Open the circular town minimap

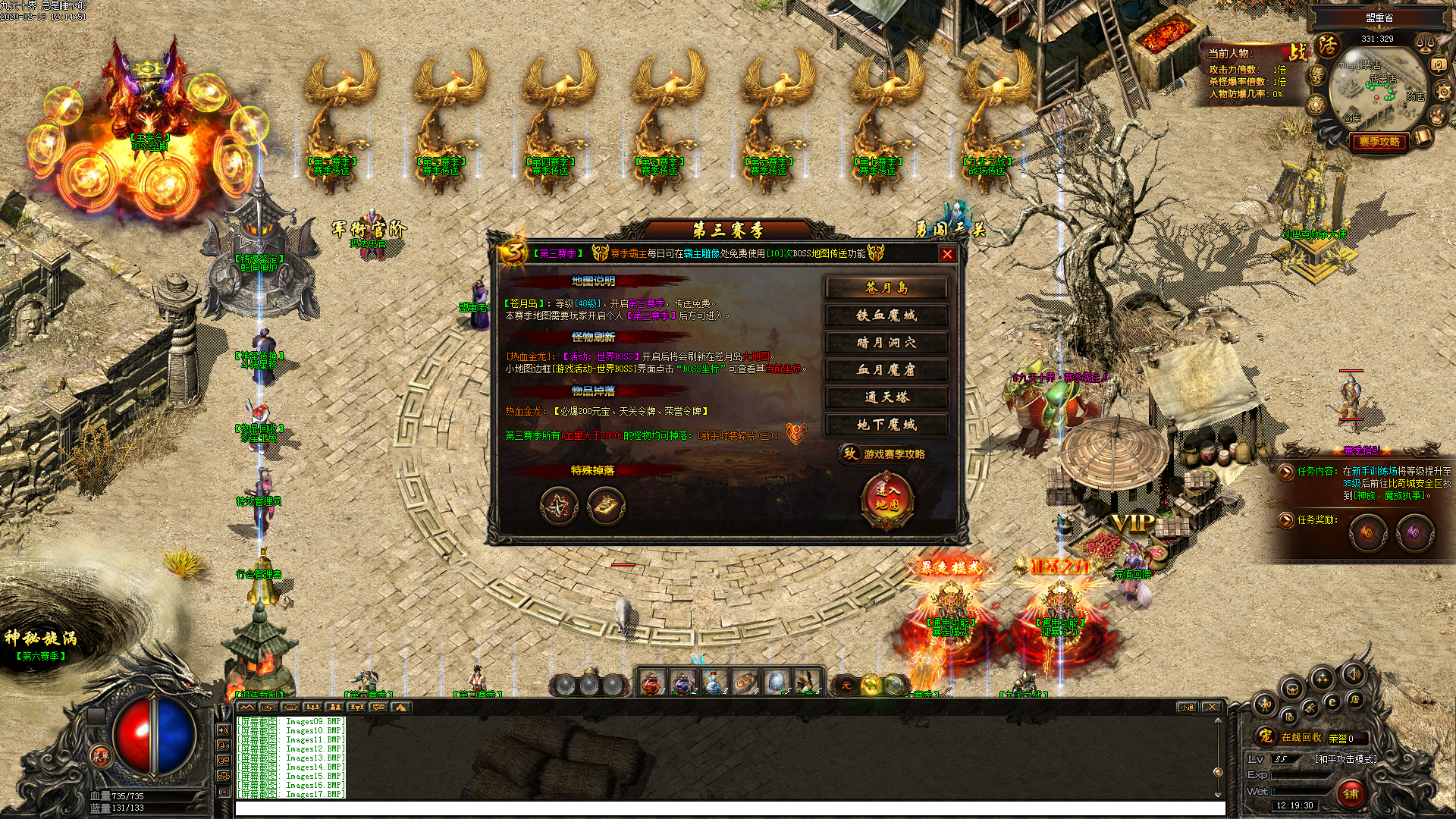(x=1378, y=89)
